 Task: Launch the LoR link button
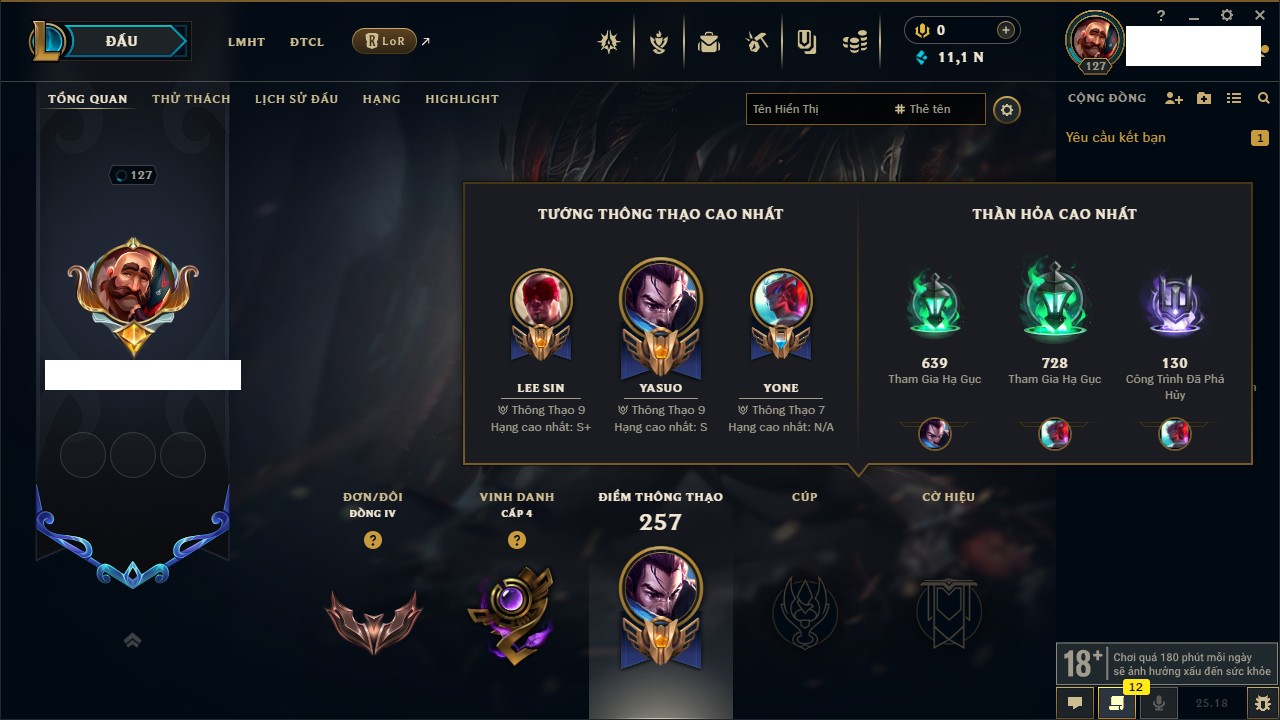(x=385, y=41)
